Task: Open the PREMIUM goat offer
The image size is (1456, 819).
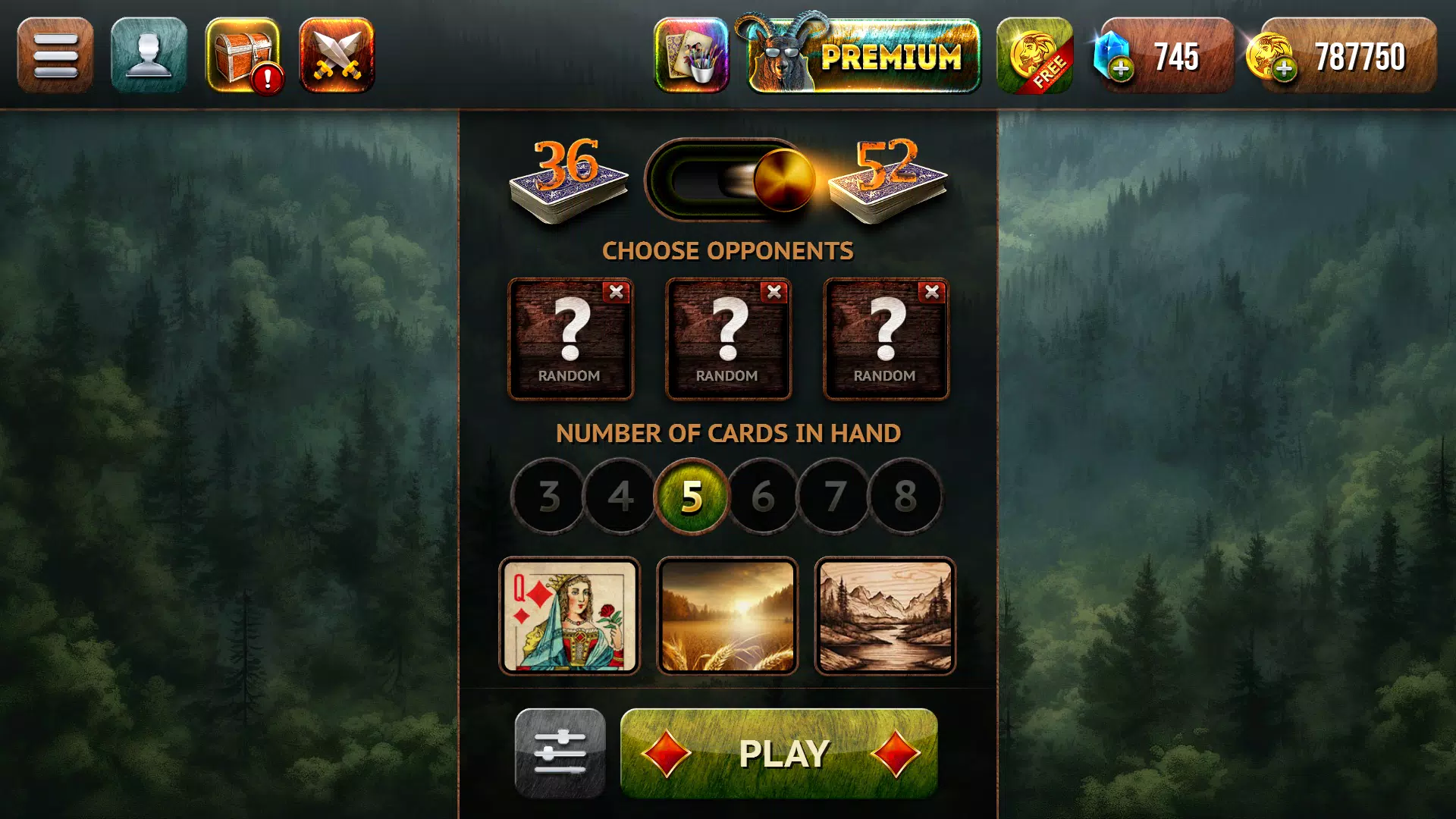Action: 864,55
